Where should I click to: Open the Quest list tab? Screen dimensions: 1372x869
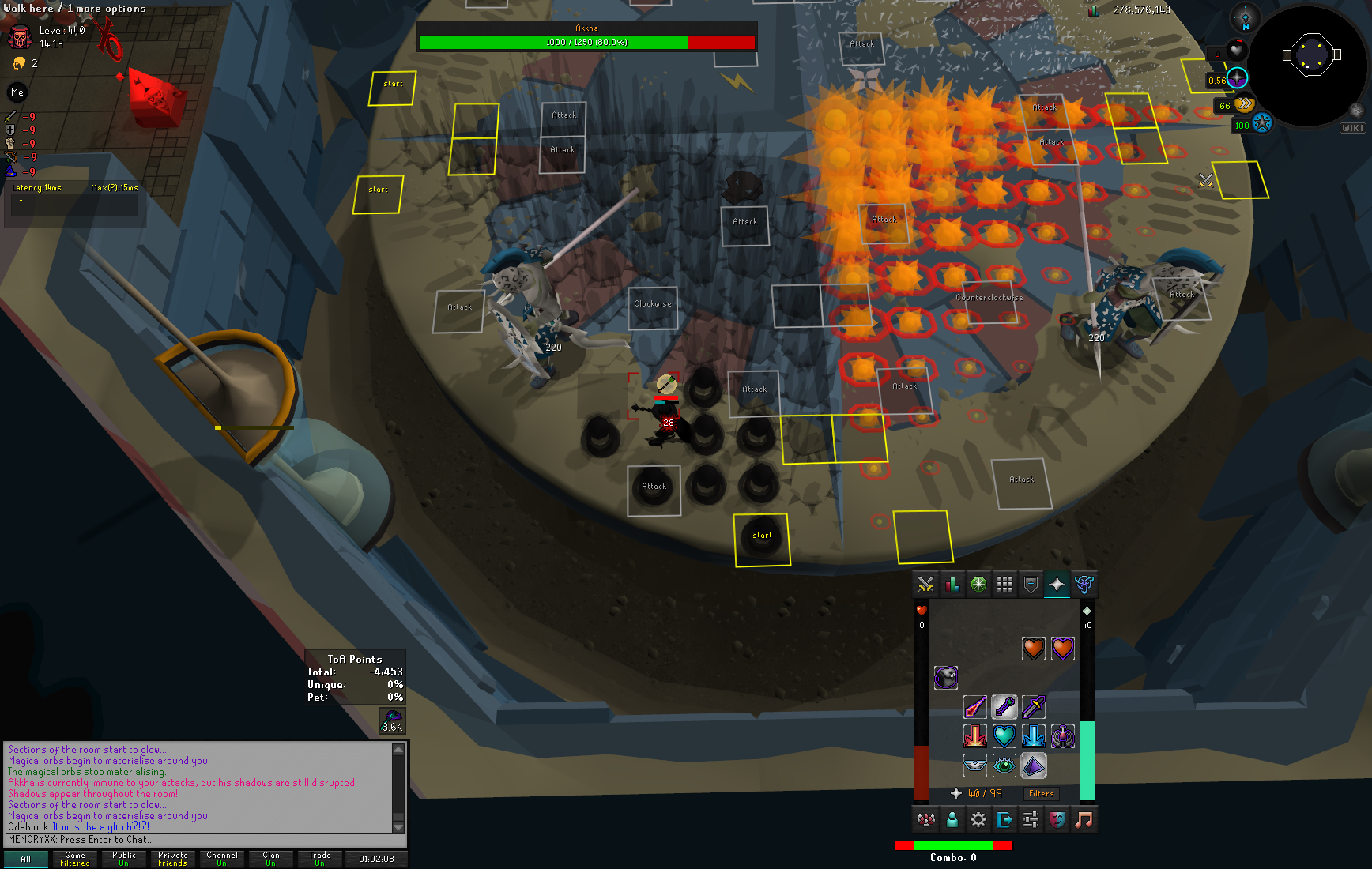click(978, 585)
